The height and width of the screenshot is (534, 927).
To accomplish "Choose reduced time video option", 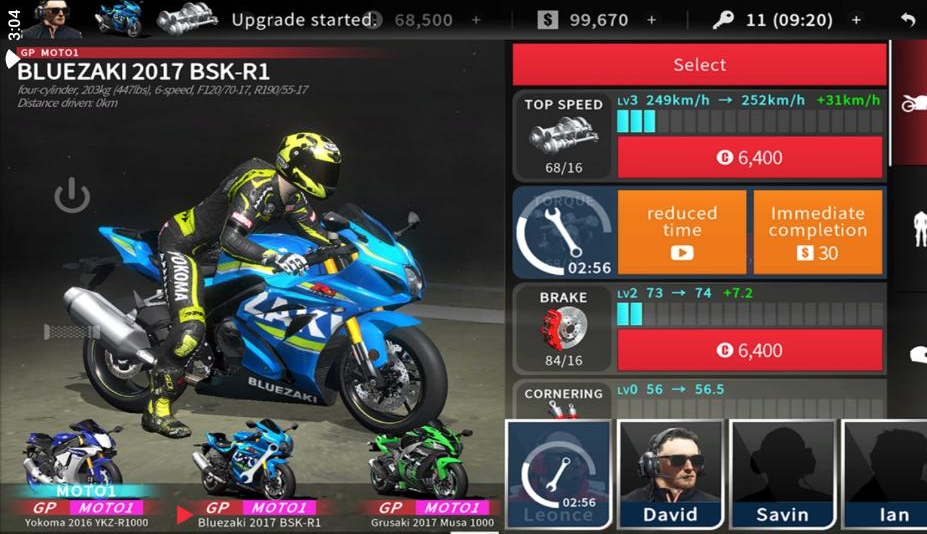I will [682, 231].
